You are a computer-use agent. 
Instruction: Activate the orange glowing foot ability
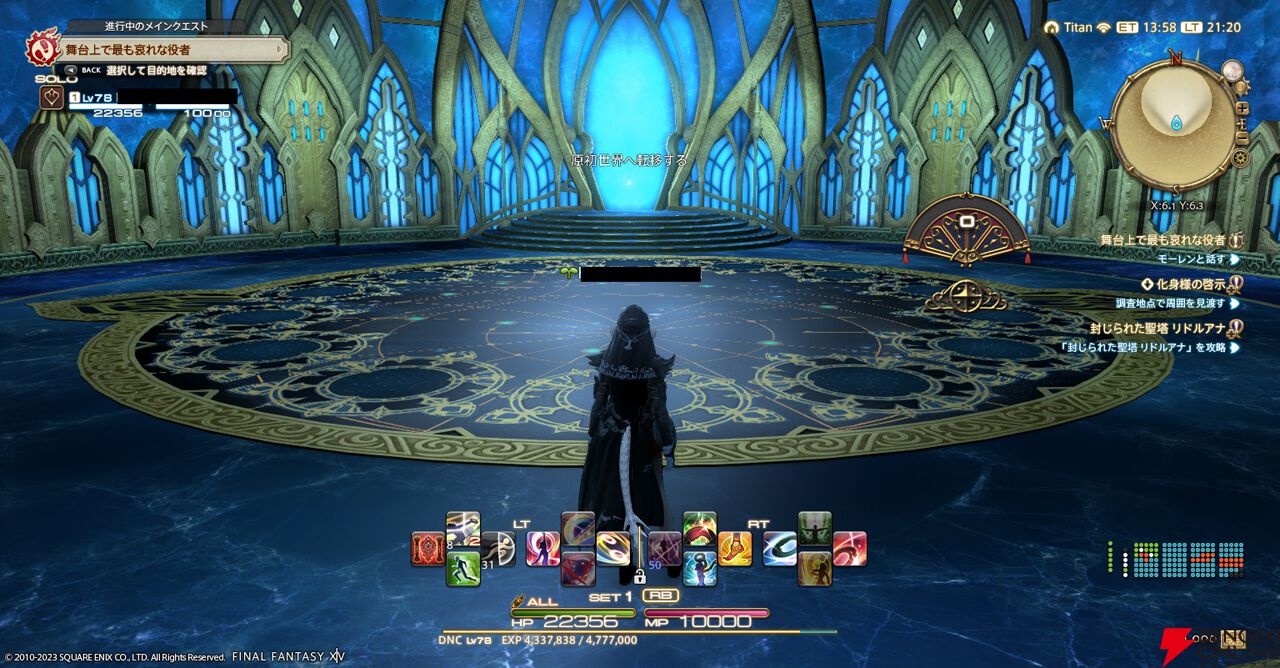pos(734,548)
